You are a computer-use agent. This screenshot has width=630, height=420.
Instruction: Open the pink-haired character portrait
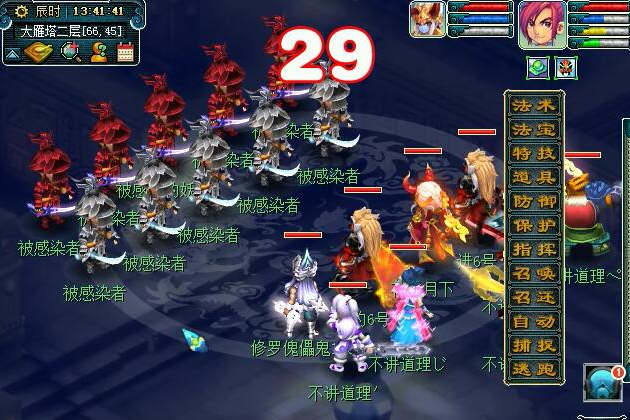[x=541, y=23]
